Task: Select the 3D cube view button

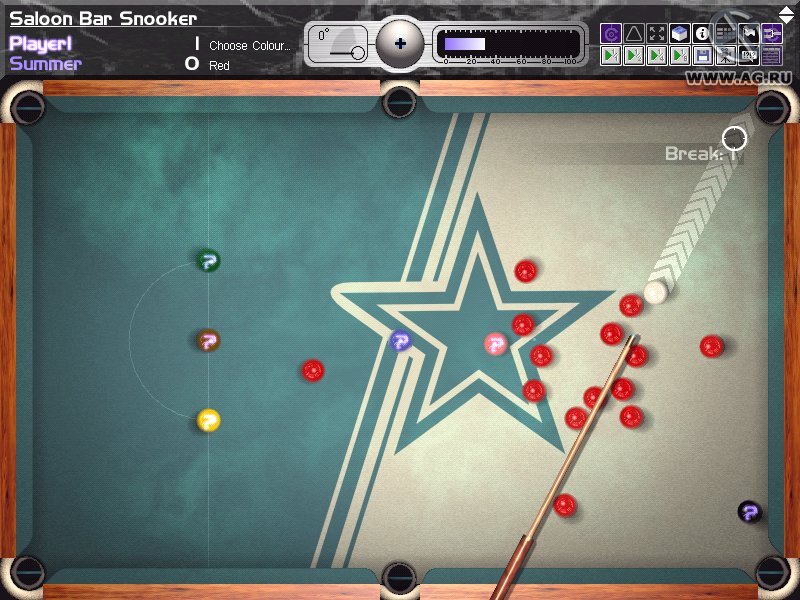Action: (679, 34)
